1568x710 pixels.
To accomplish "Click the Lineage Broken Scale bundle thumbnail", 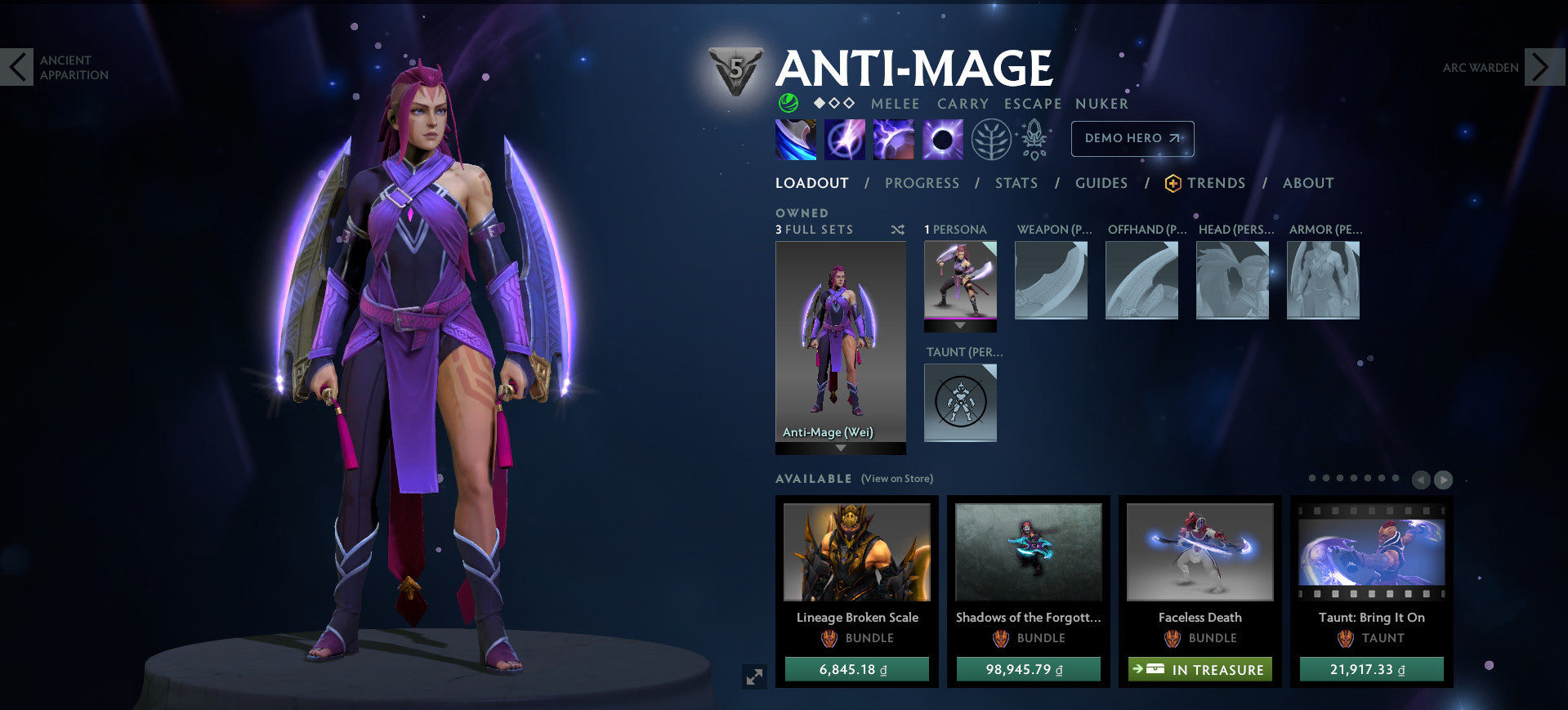I will tap(855, 552).
